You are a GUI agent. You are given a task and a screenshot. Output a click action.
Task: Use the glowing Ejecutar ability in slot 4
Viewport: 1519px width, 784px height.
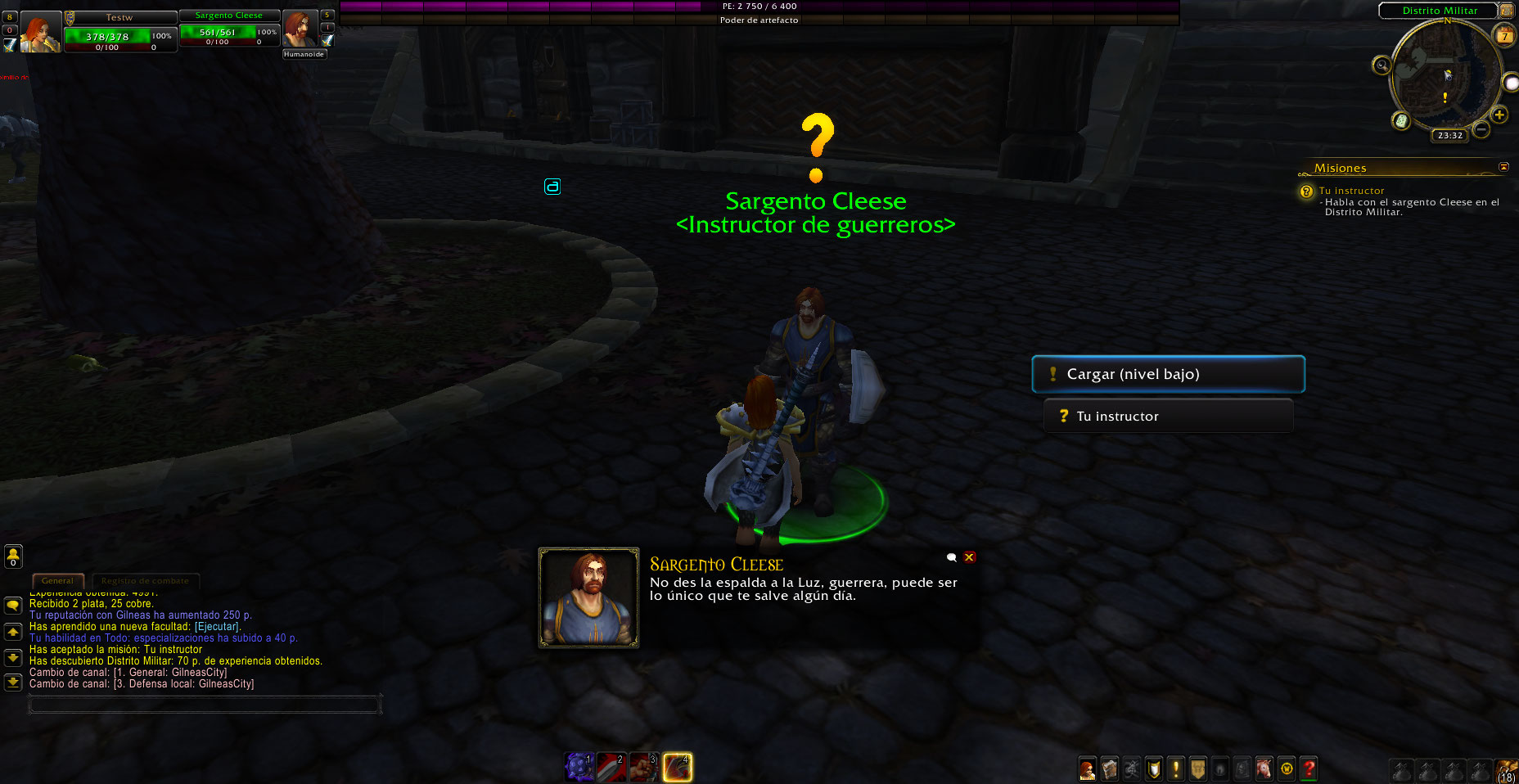coord(677,767)
